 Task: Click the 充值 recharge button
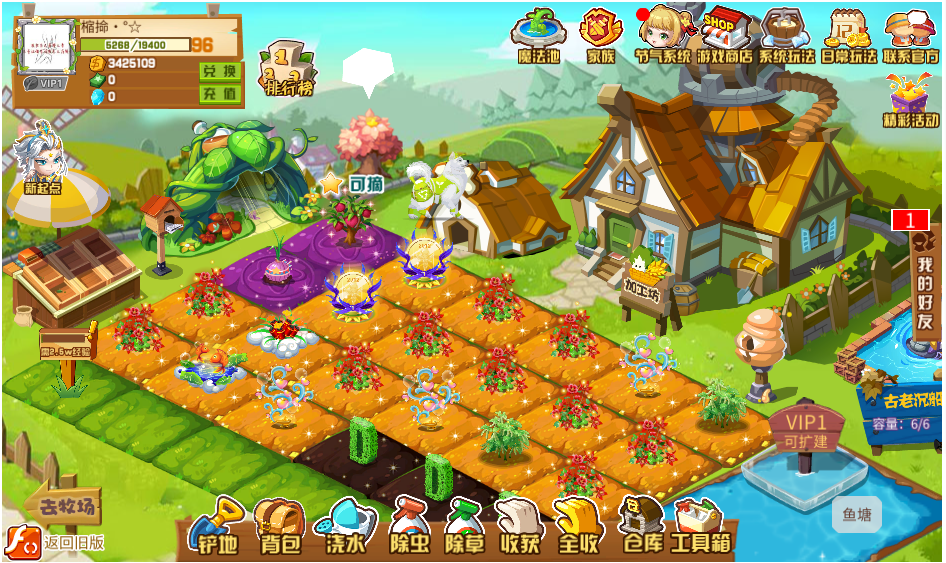point(219,94)
